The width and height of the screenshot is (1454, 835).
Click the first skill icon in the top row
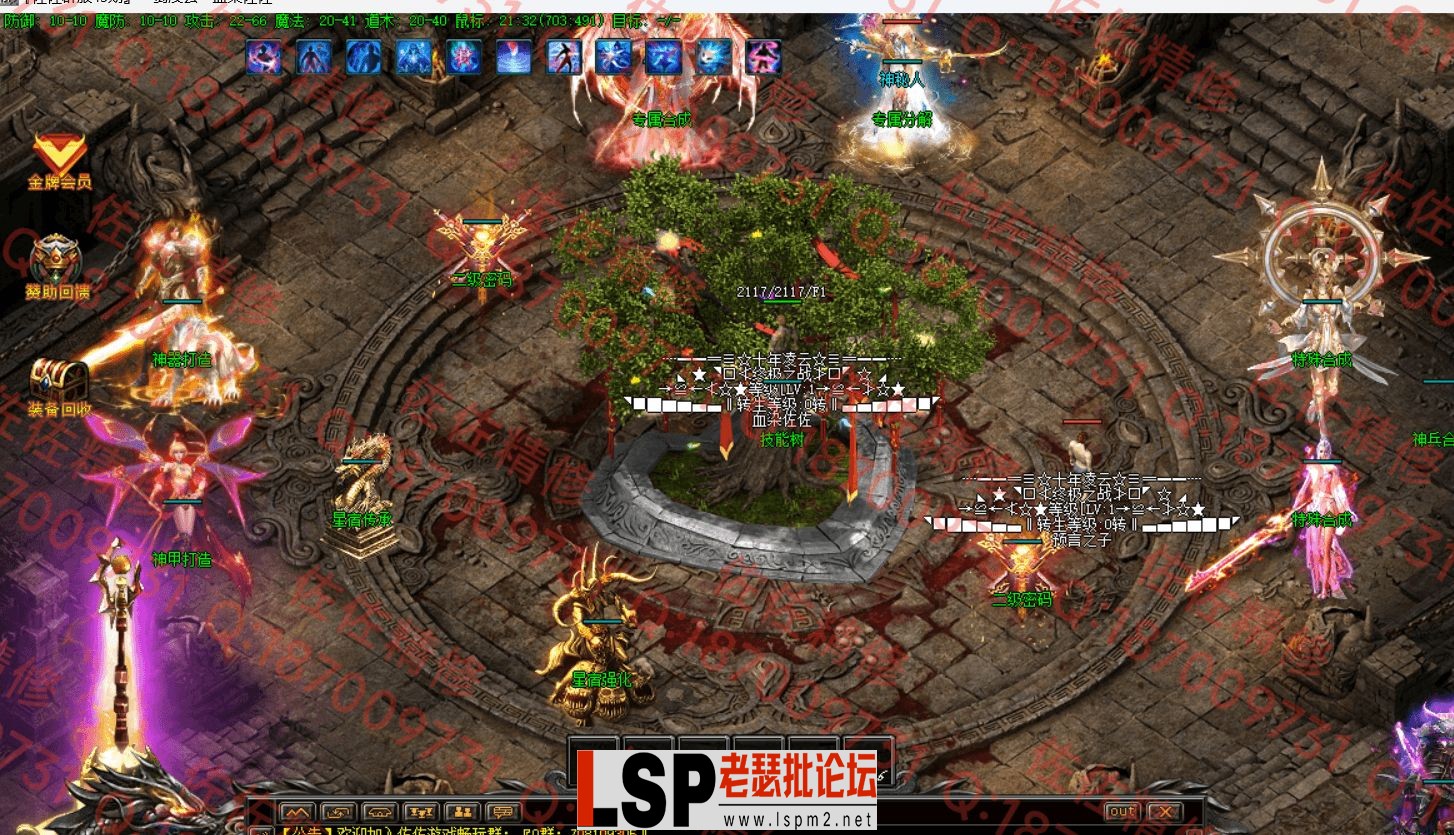pyautogui.click(x=264, y=57)
